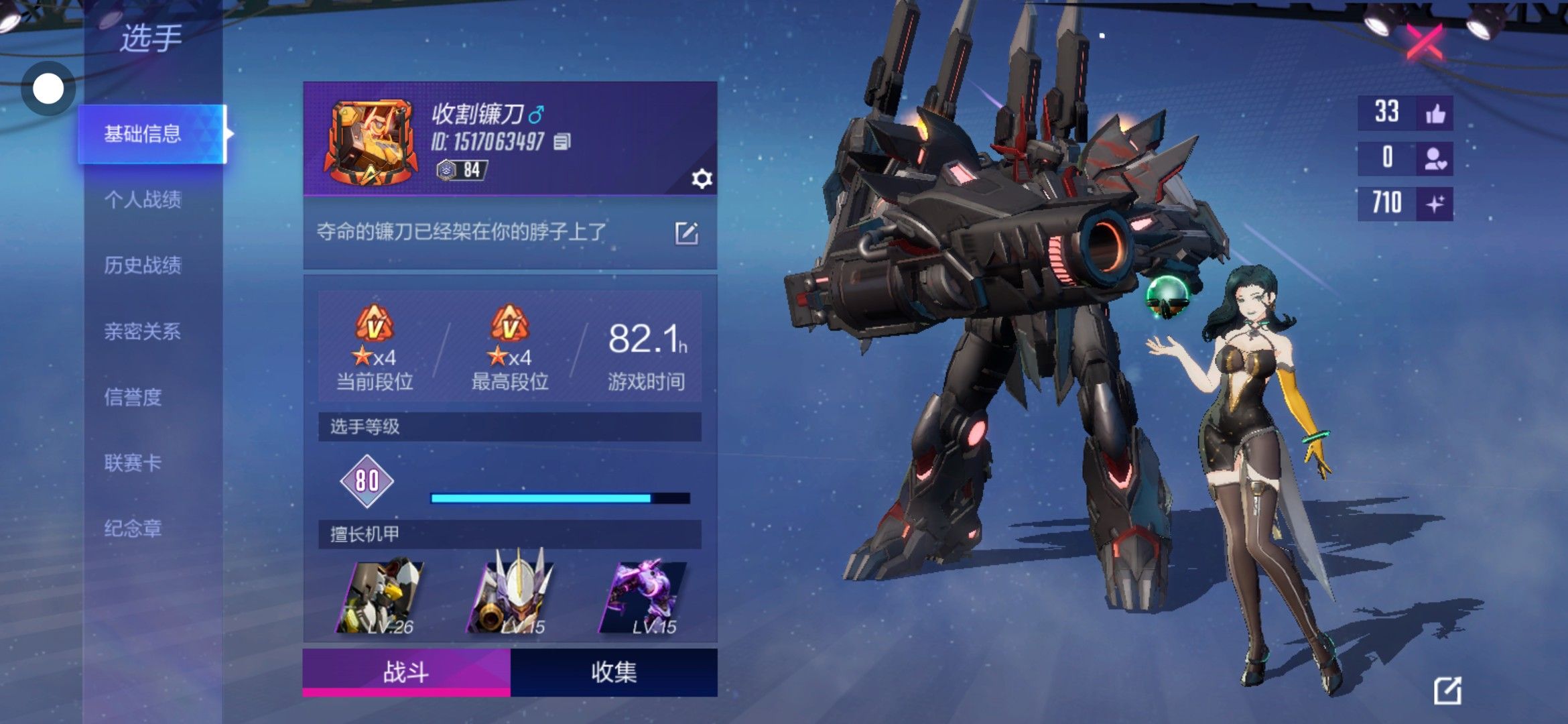
Task: Open the 个人战绩 tab
Action: [x=143, y=199]
